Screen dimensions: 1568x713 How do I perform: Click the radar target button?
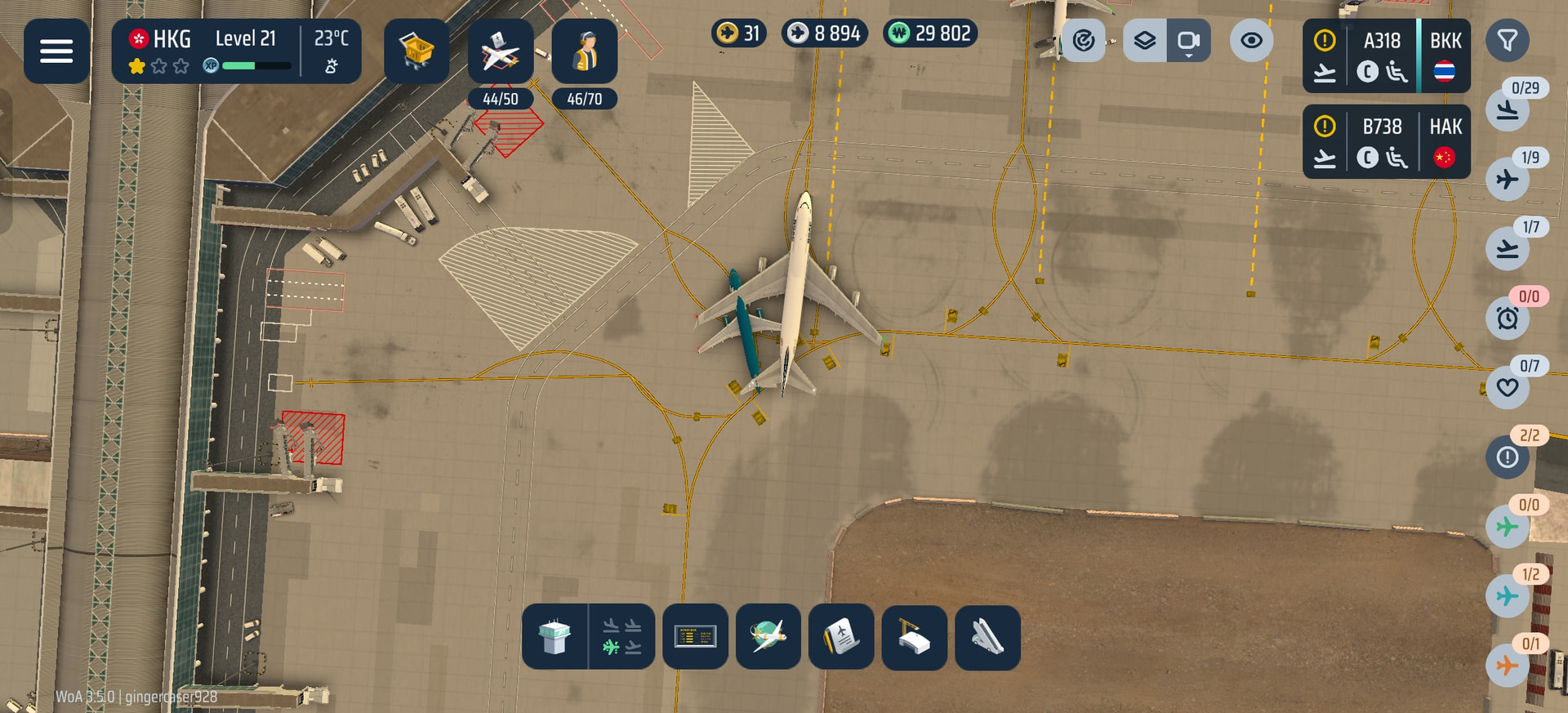tap(1084, 41)
